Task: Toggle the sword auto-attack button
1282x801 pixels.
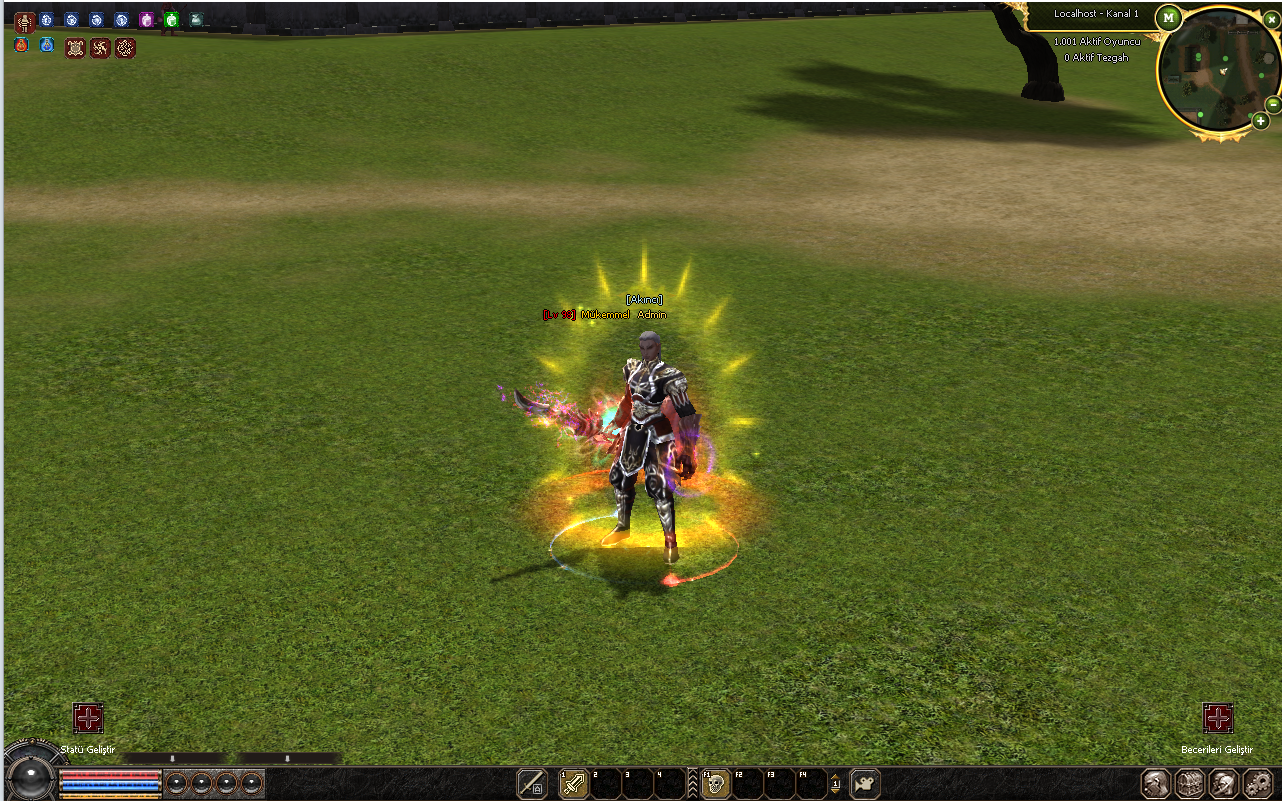Action: (x=532, y=784)
